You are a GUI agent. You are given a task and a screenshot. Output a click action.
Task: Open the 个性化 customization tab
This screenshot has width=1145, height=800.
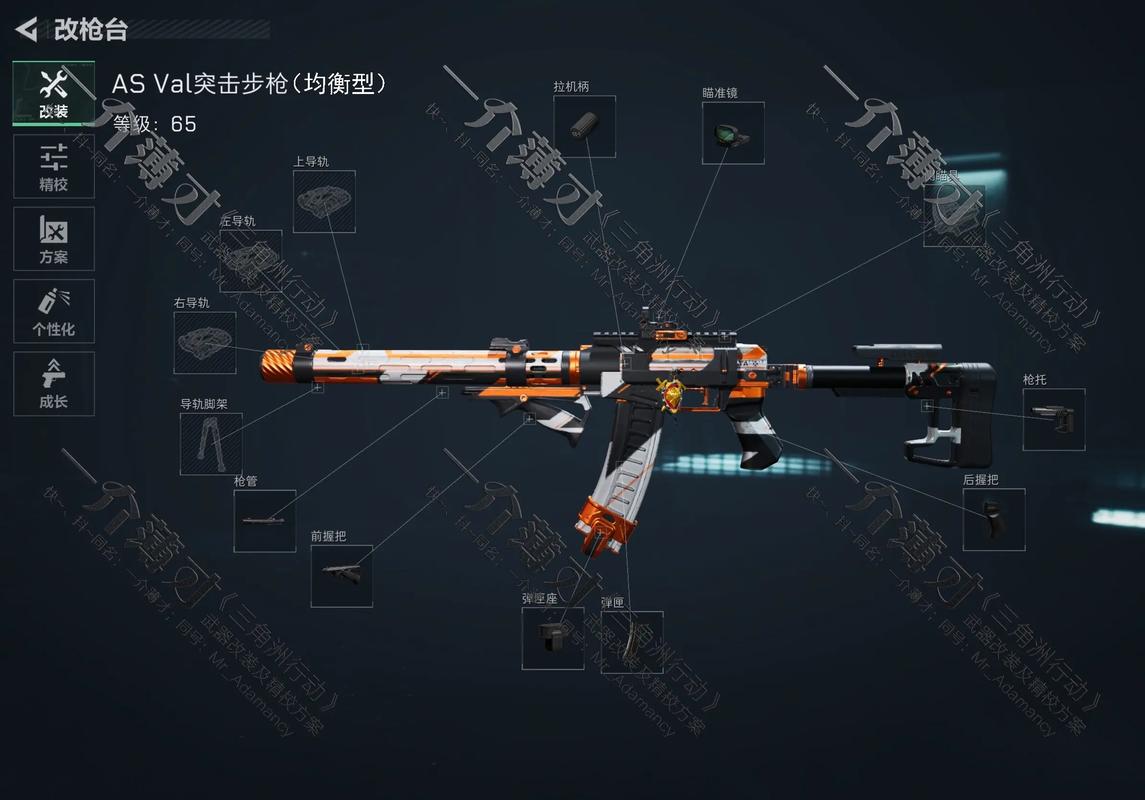pyautogui.click(x=54, y=311)
